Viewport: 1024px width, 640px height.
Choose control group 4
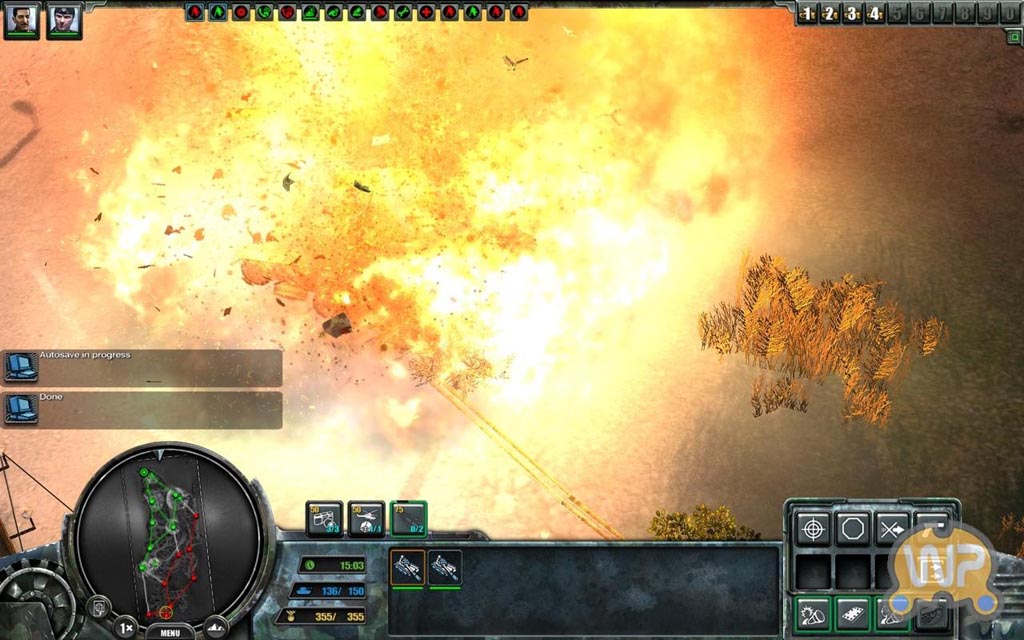coord(873,14)
